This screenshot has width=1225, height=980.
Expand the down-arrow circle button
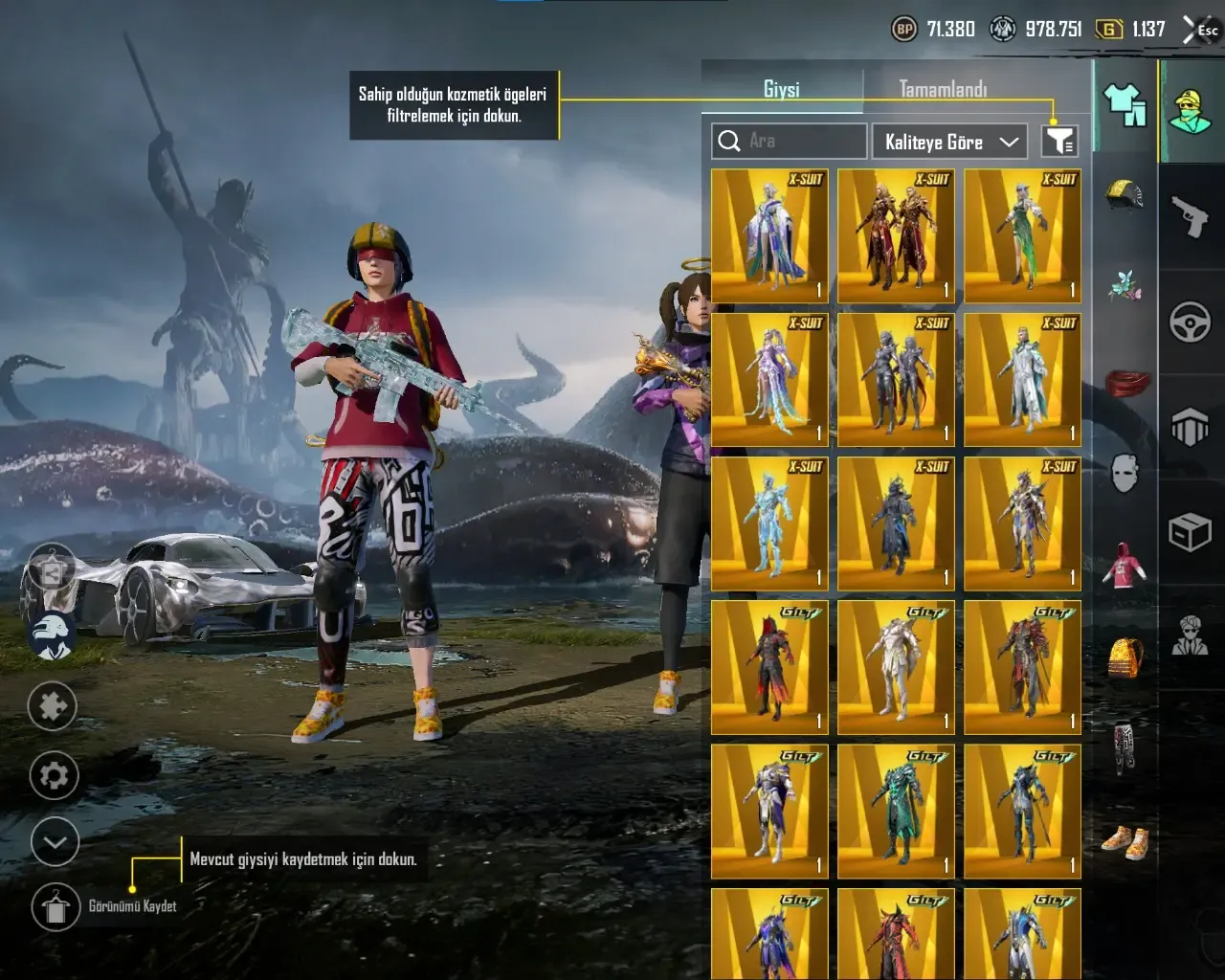coord(55,843)
